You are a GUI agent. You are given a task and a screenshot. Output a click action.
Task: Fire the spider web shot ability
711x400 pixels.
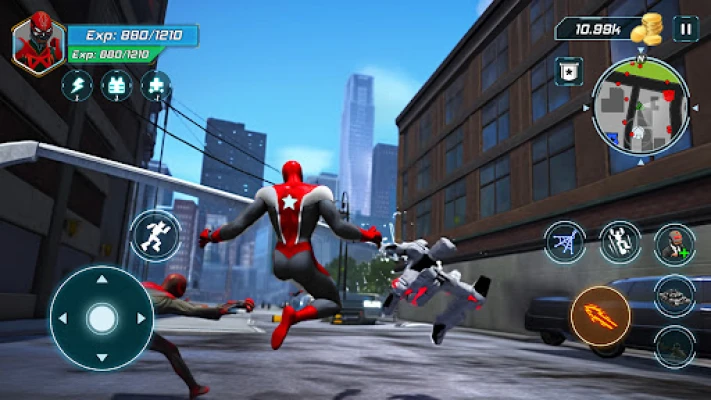pyautogui.click(x=565, y=243)
